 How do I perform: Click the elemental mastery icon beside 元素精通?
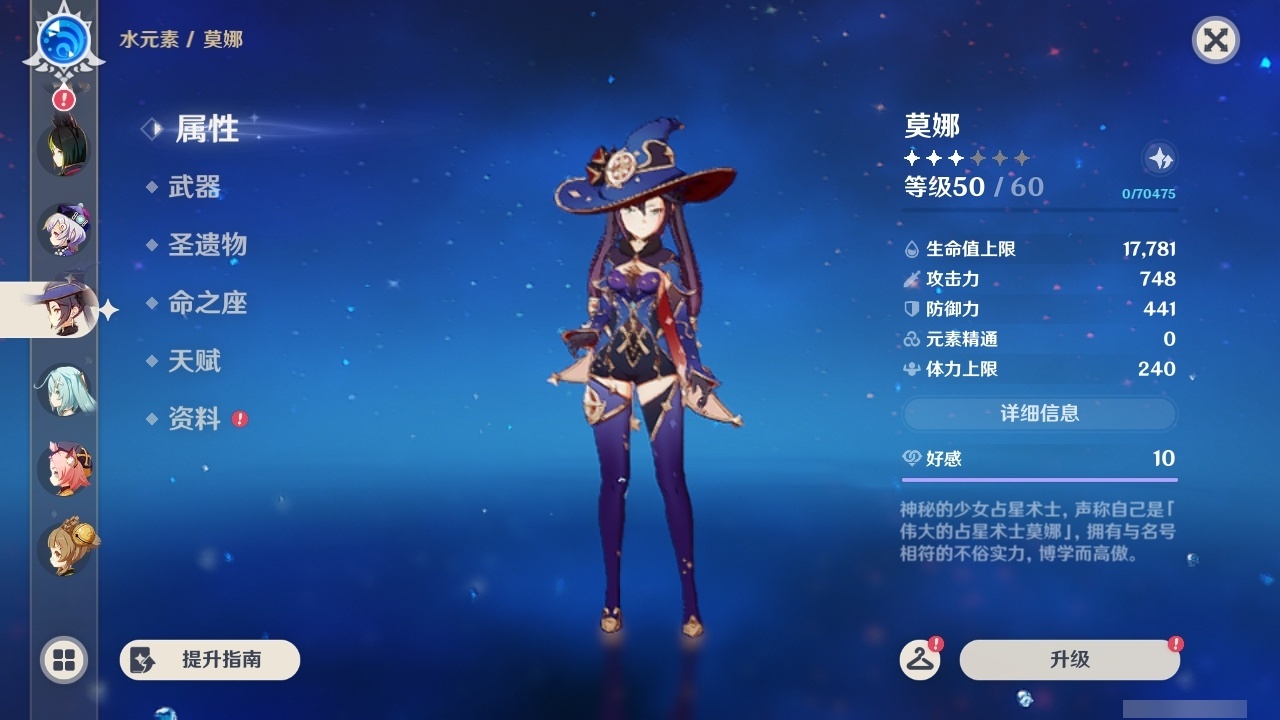tap(910, 339)
